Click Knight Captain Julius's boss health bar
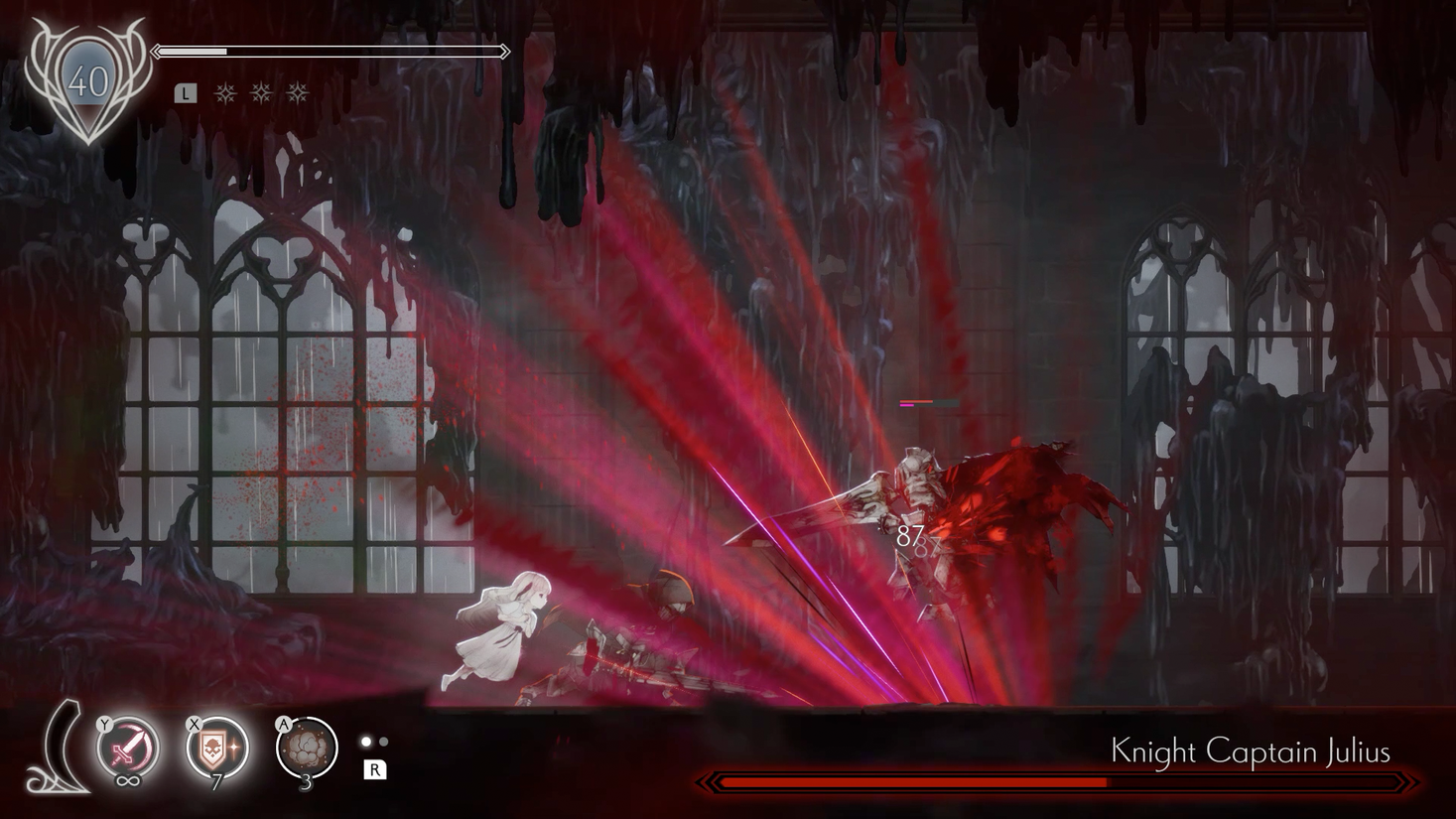Screen dimensions: 1456x819 point(1062,784)
